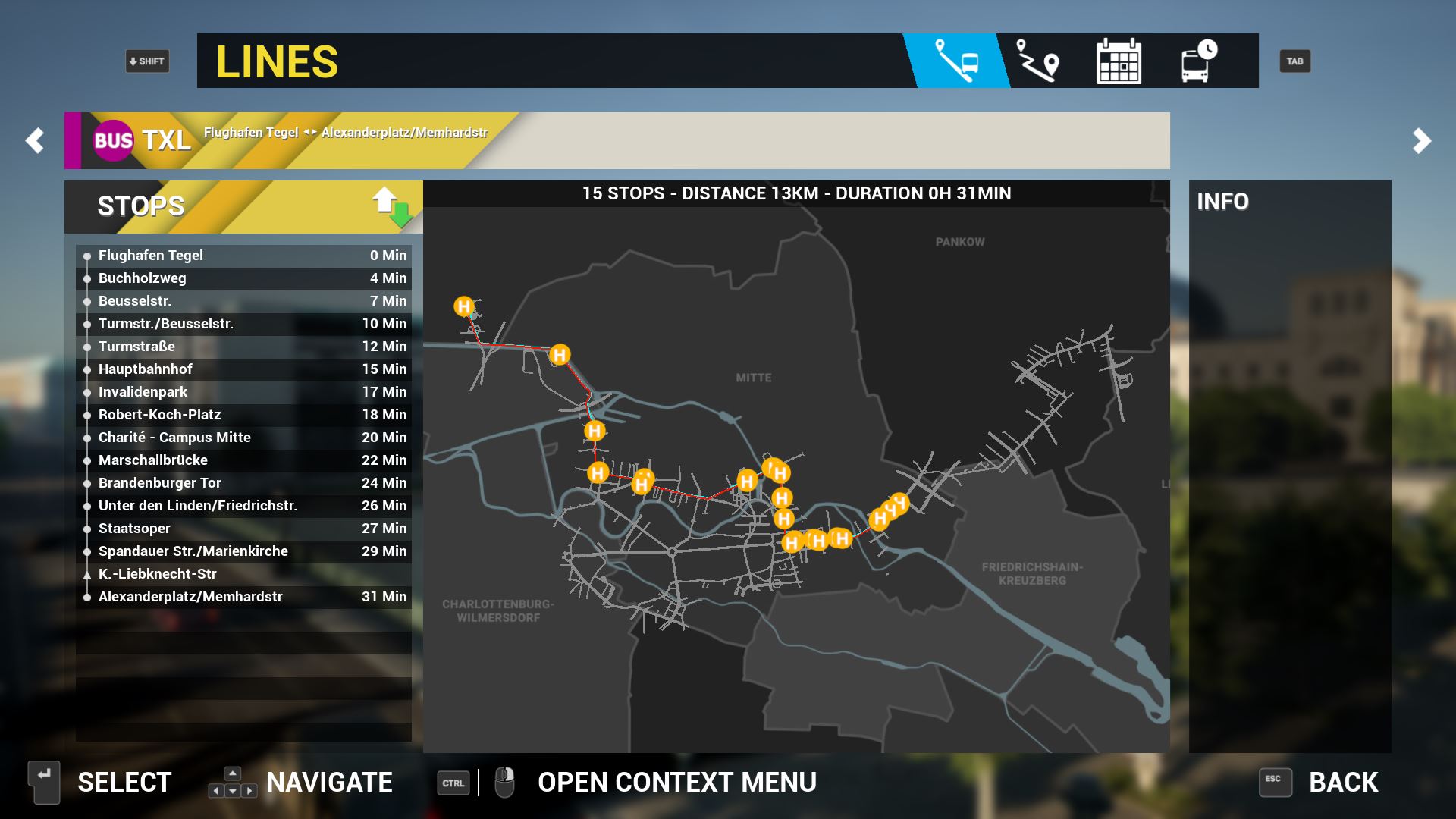Select the Hauptbahnhof stop
This screenshot has width=1456, height=819.
(243, 369)
